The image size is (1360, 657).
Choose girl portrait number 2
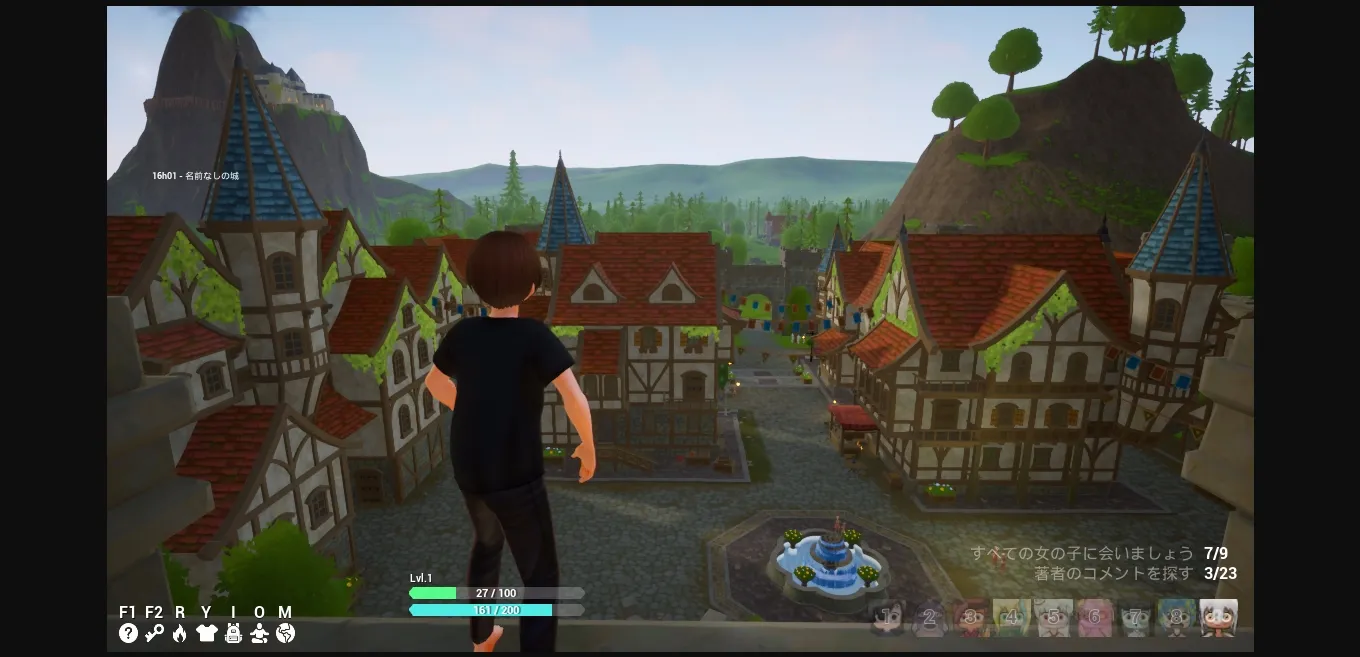tap(929, 618)
